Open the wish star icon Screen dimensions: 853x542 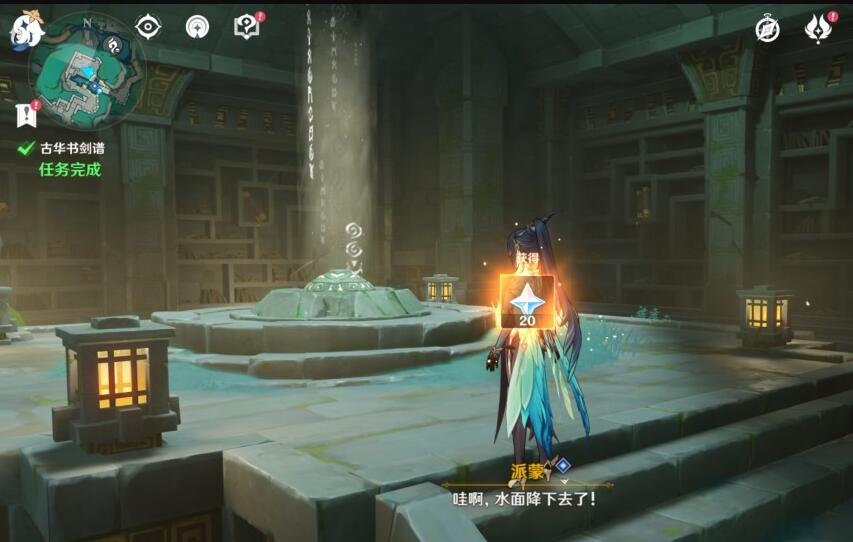tap(198, 27)
